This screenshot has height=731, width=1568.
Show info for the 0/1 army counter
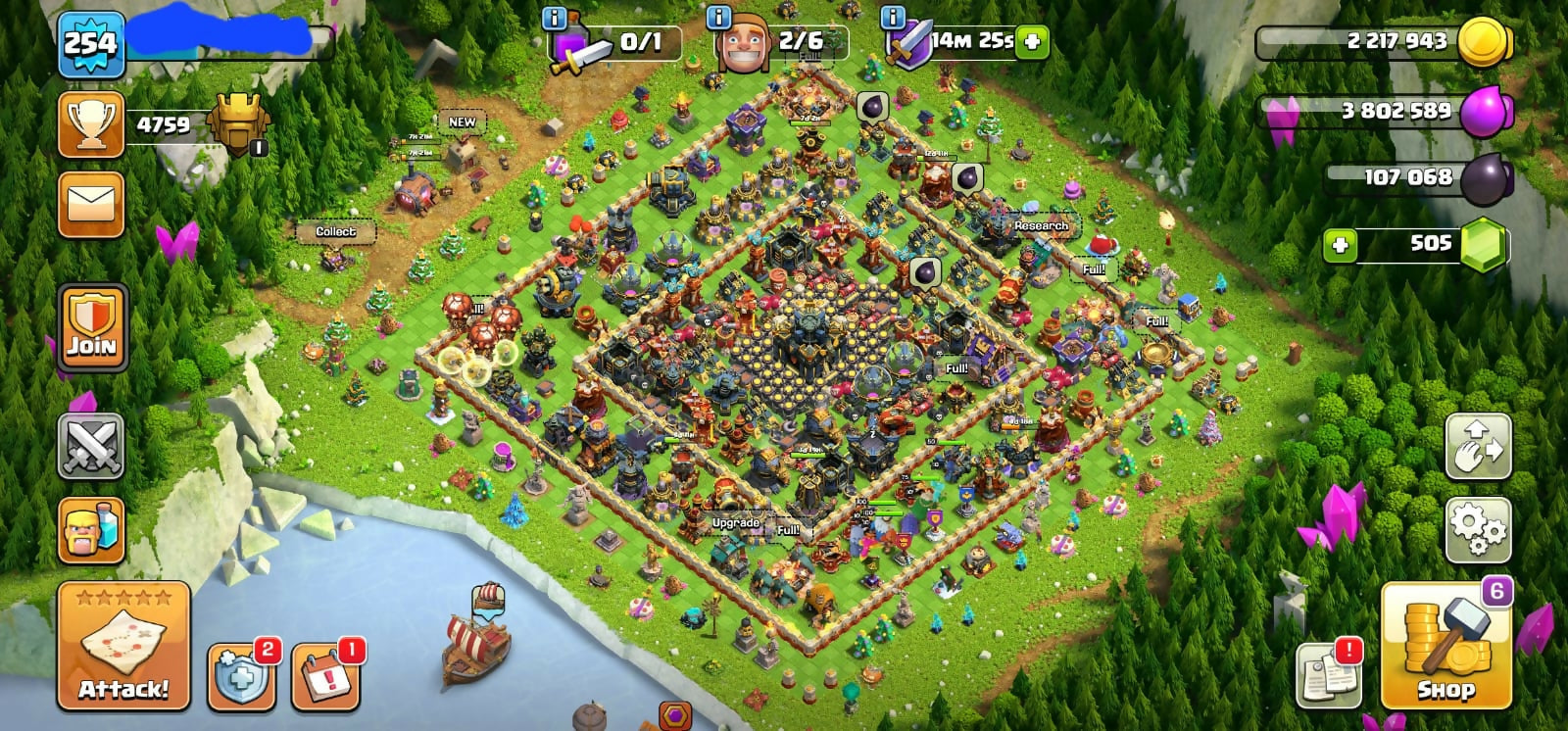555,17
